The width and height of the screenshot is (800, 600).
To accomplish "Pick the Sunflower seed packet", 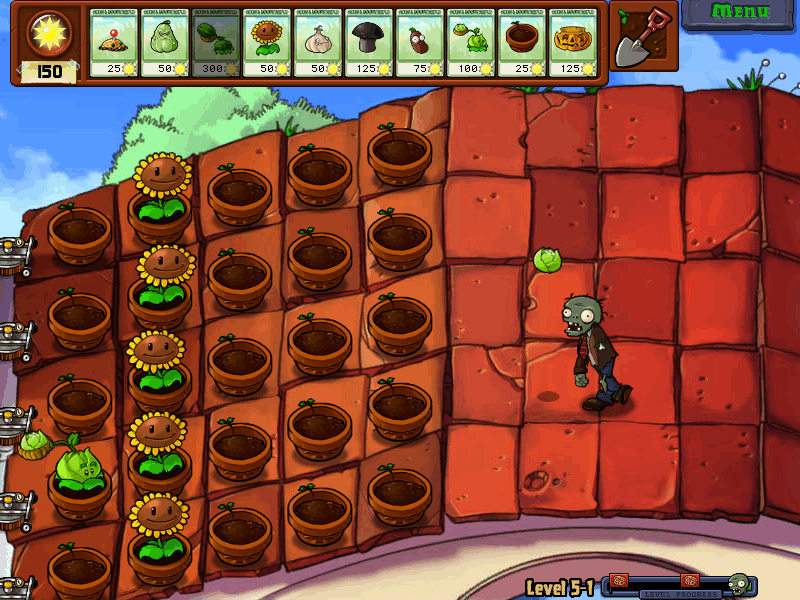I will [x=267, y=44].
